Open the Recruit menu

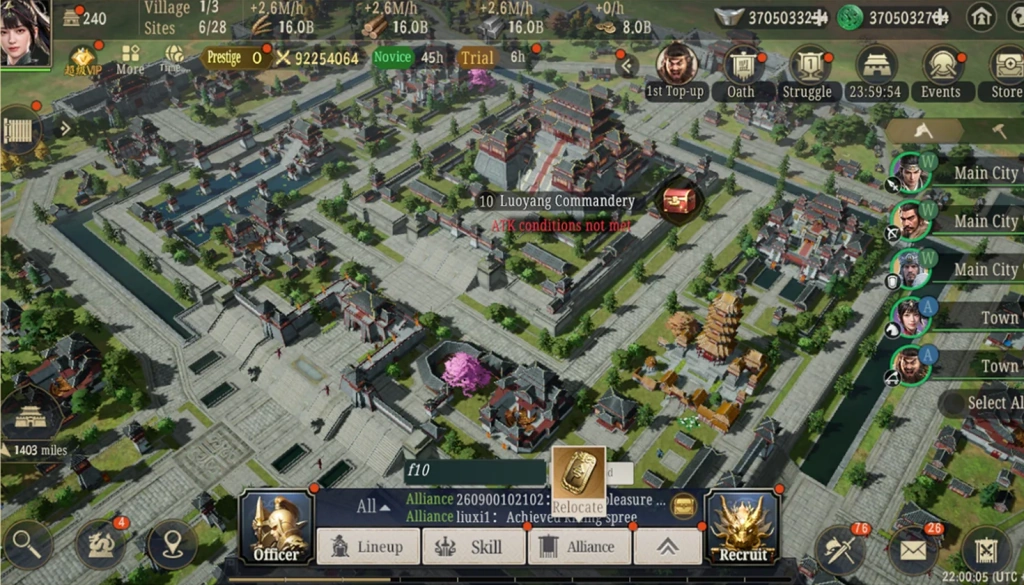point(743,526)
